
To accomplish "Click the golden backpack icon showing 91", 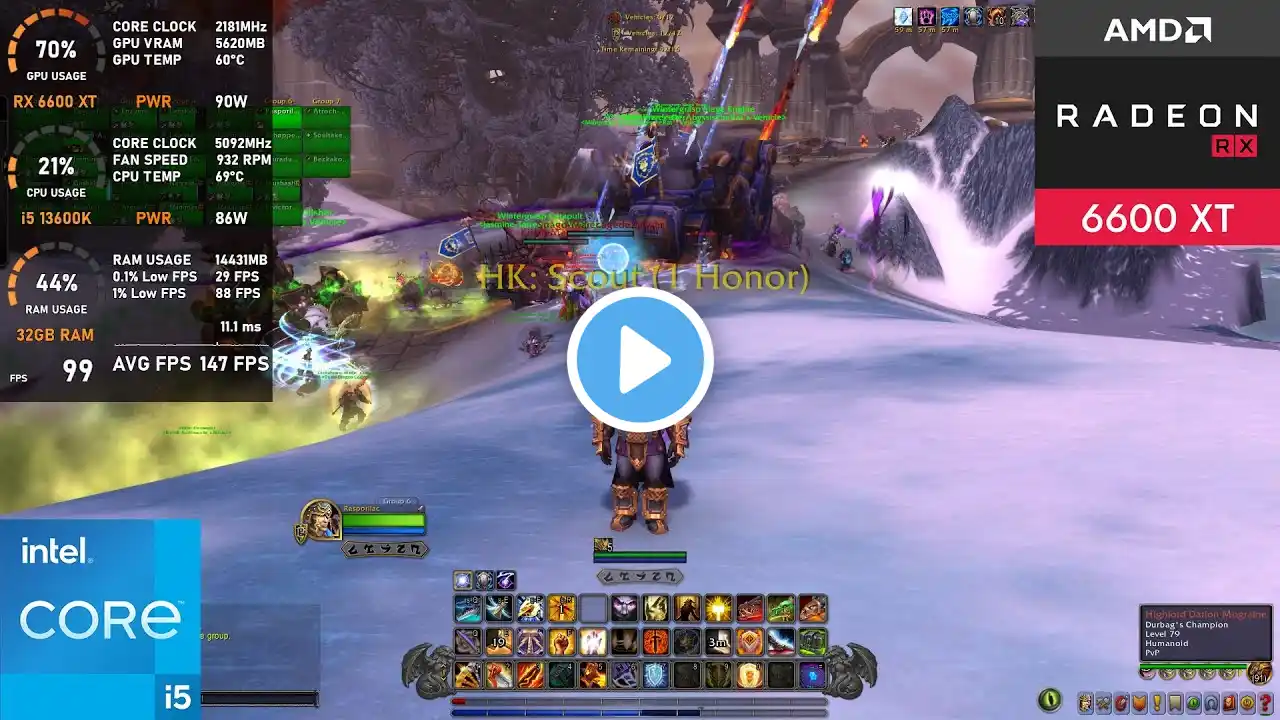I will click(x=1260, y=674).
